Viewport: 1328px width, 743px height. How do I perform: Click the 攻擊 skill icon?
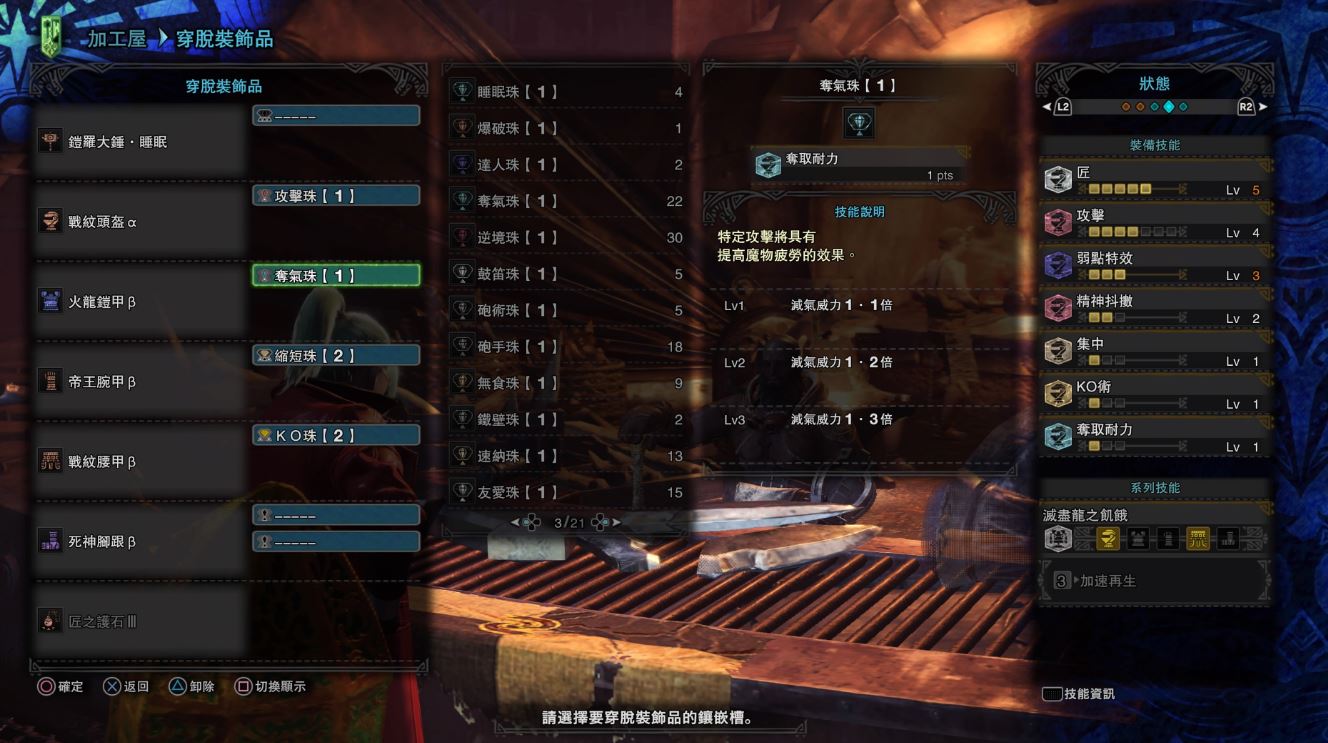coord(1059,220)
